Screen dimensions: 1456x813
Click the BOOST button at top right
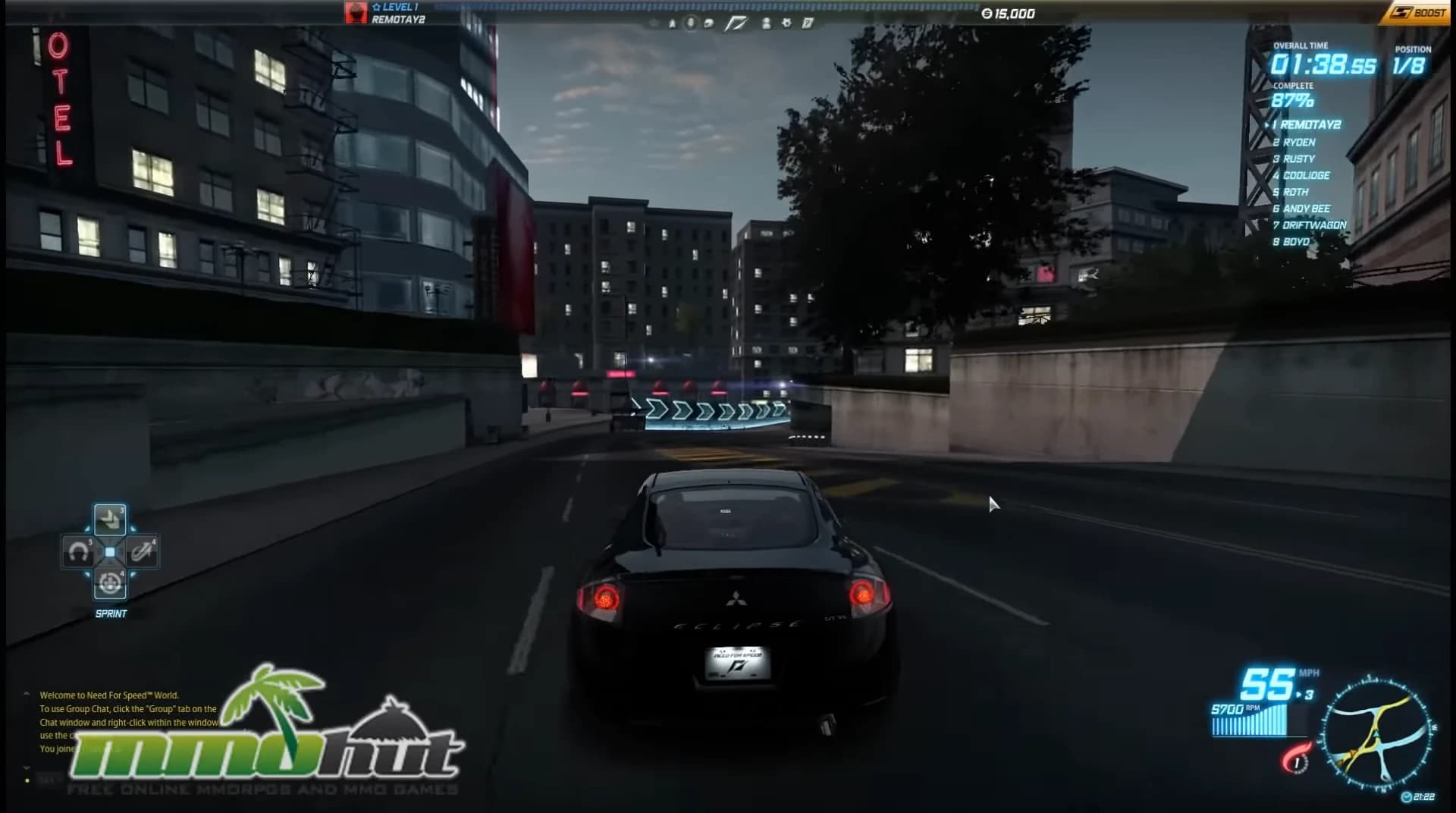[x=1420, y=12]
